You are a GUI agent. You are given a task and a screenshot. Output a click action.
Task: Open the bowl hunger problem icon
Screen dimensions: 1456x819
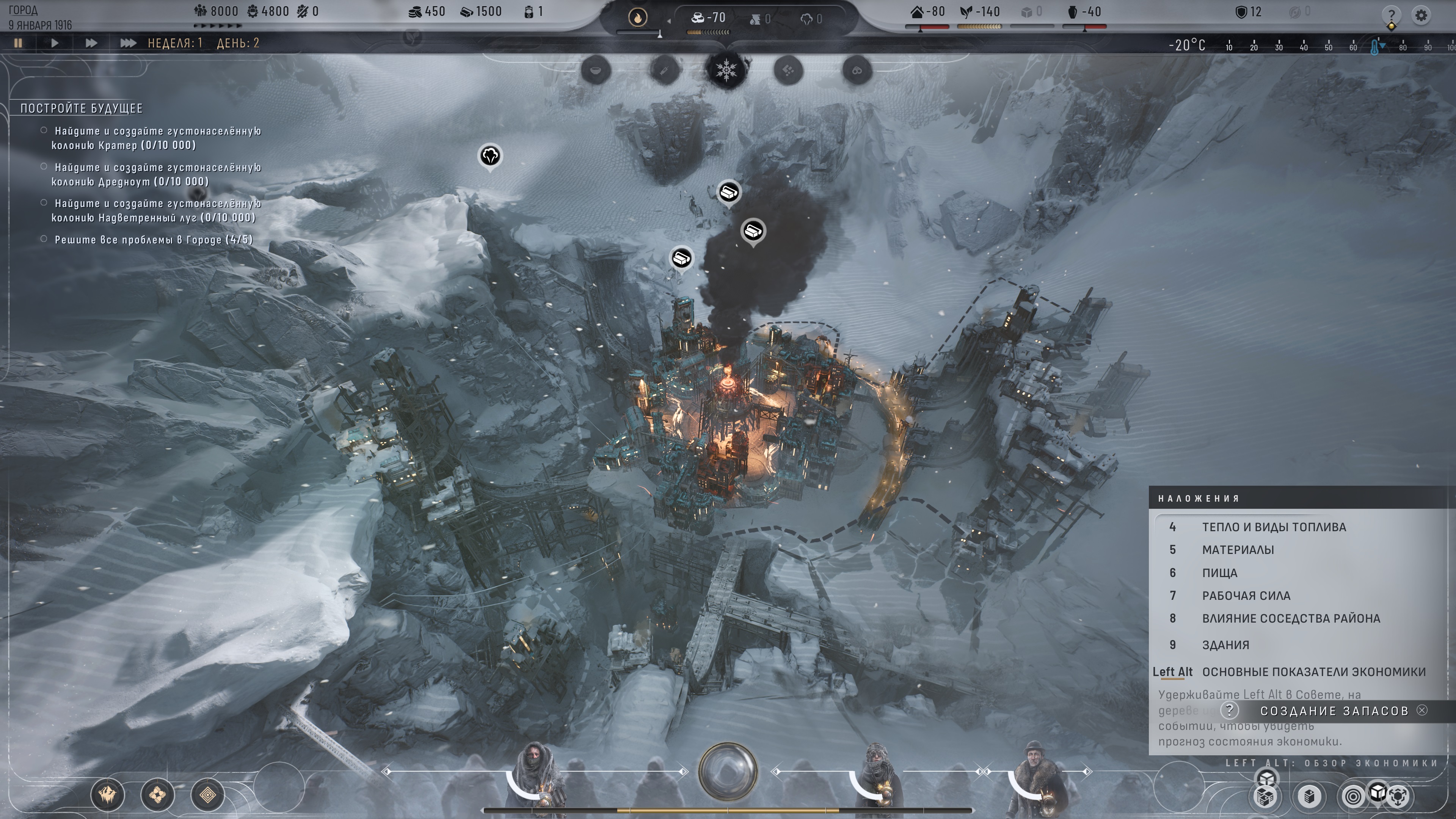[x=596, y=71]
